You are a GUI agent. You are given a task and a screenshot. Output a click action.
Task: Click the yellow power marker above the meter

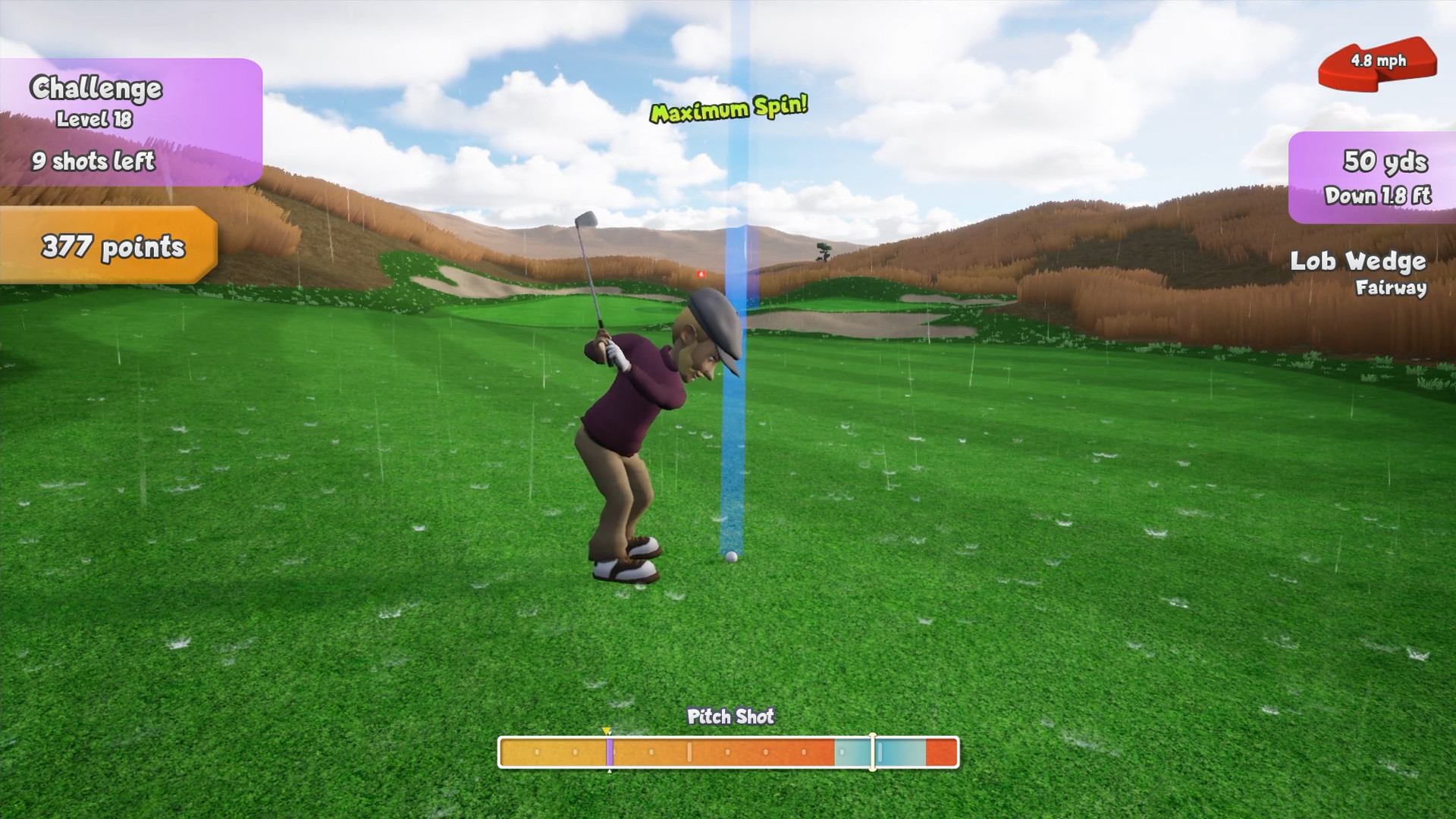[607, 731]
